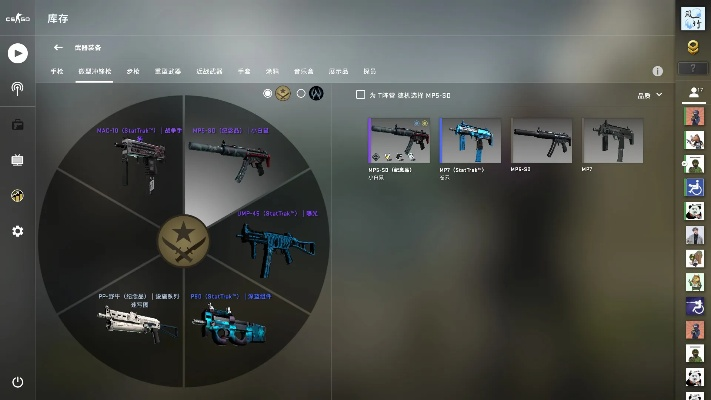Select the Terrorist side radio button
711x400 pixels.
tap(268, 94)
